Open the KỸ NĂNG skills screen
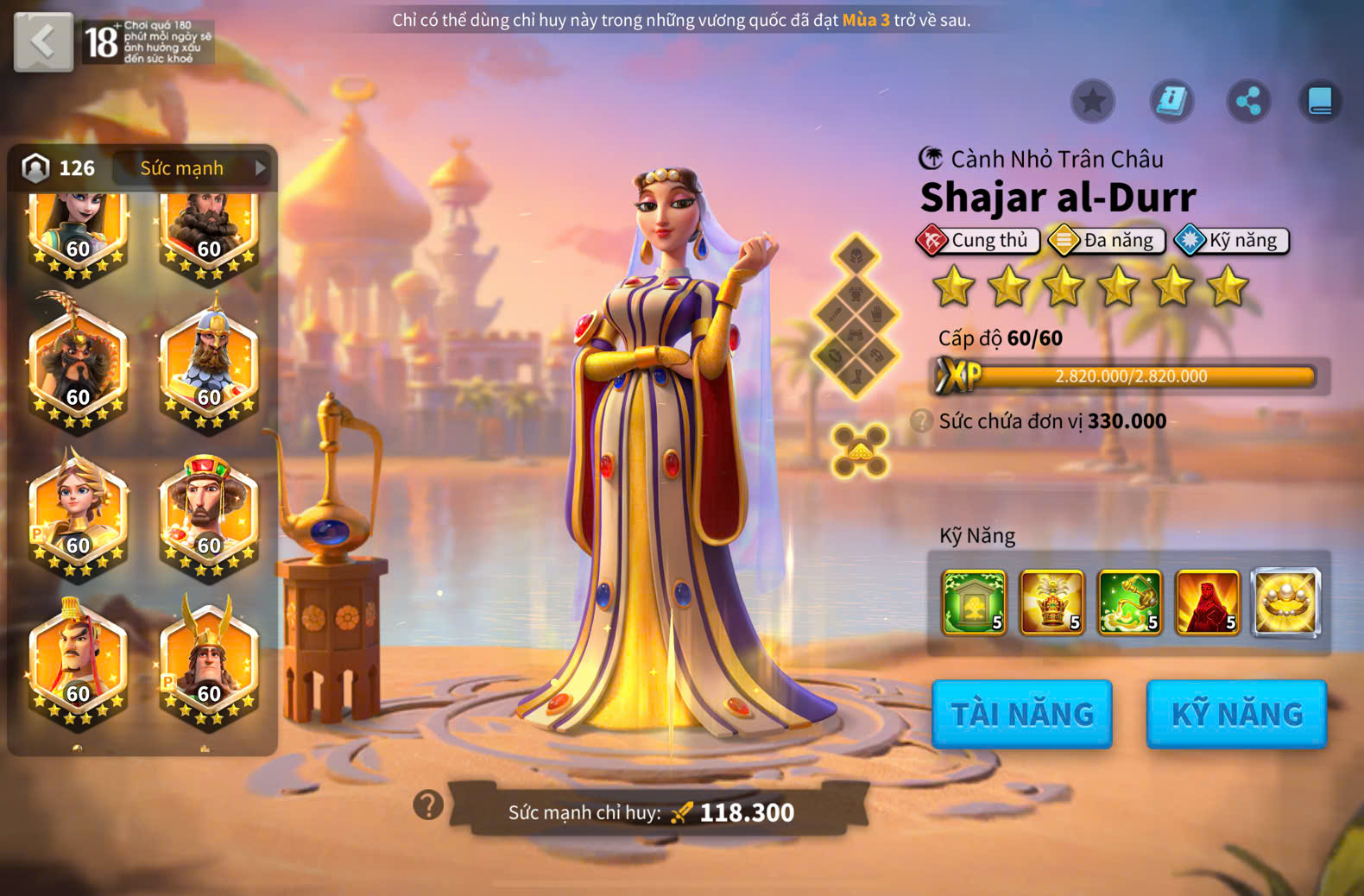Screen dimensions: 1364x896 coord(1236,714)
